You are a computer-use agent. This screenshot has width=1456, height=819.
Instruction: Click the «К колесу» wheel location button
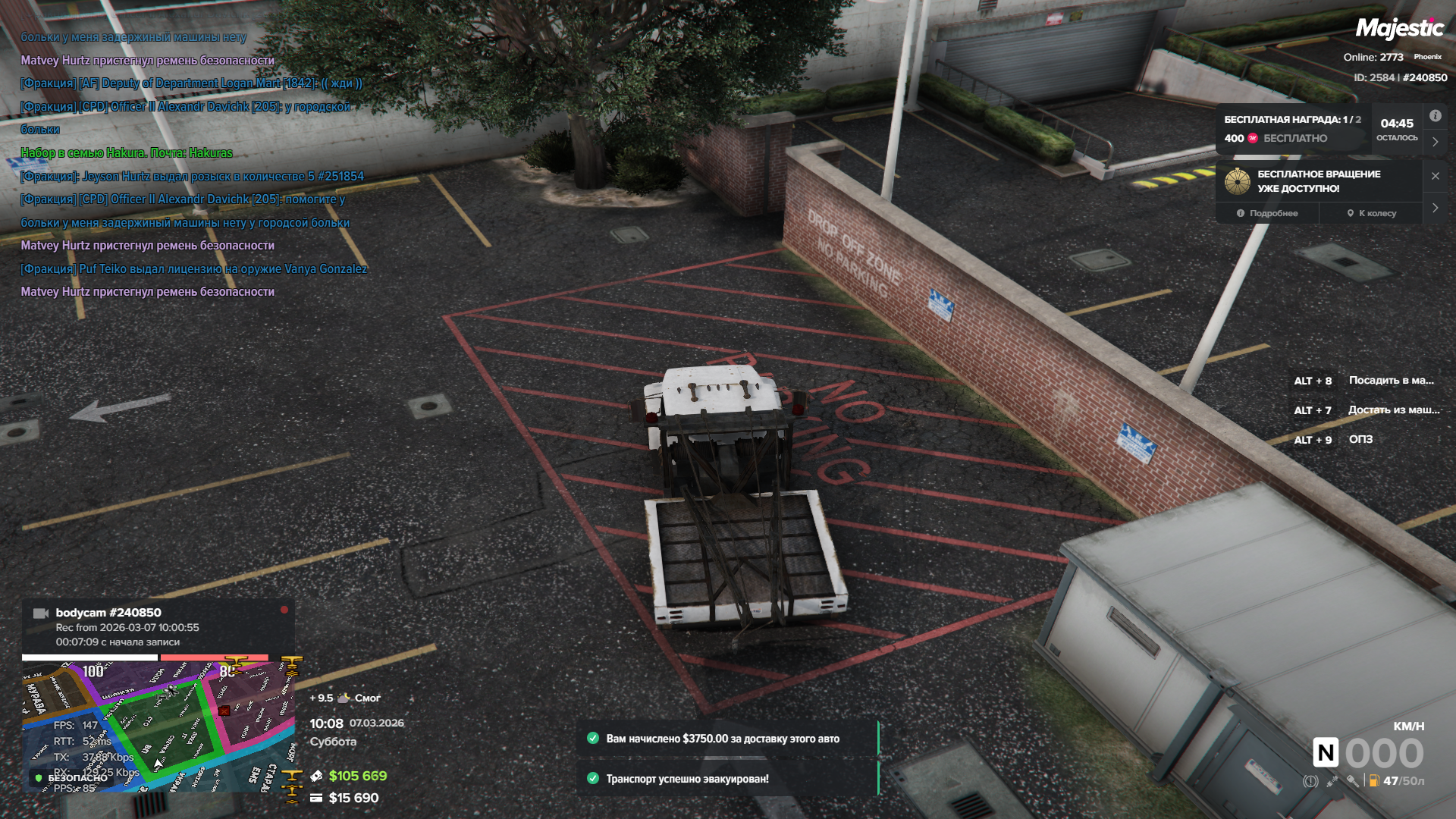coord(1371,213)
